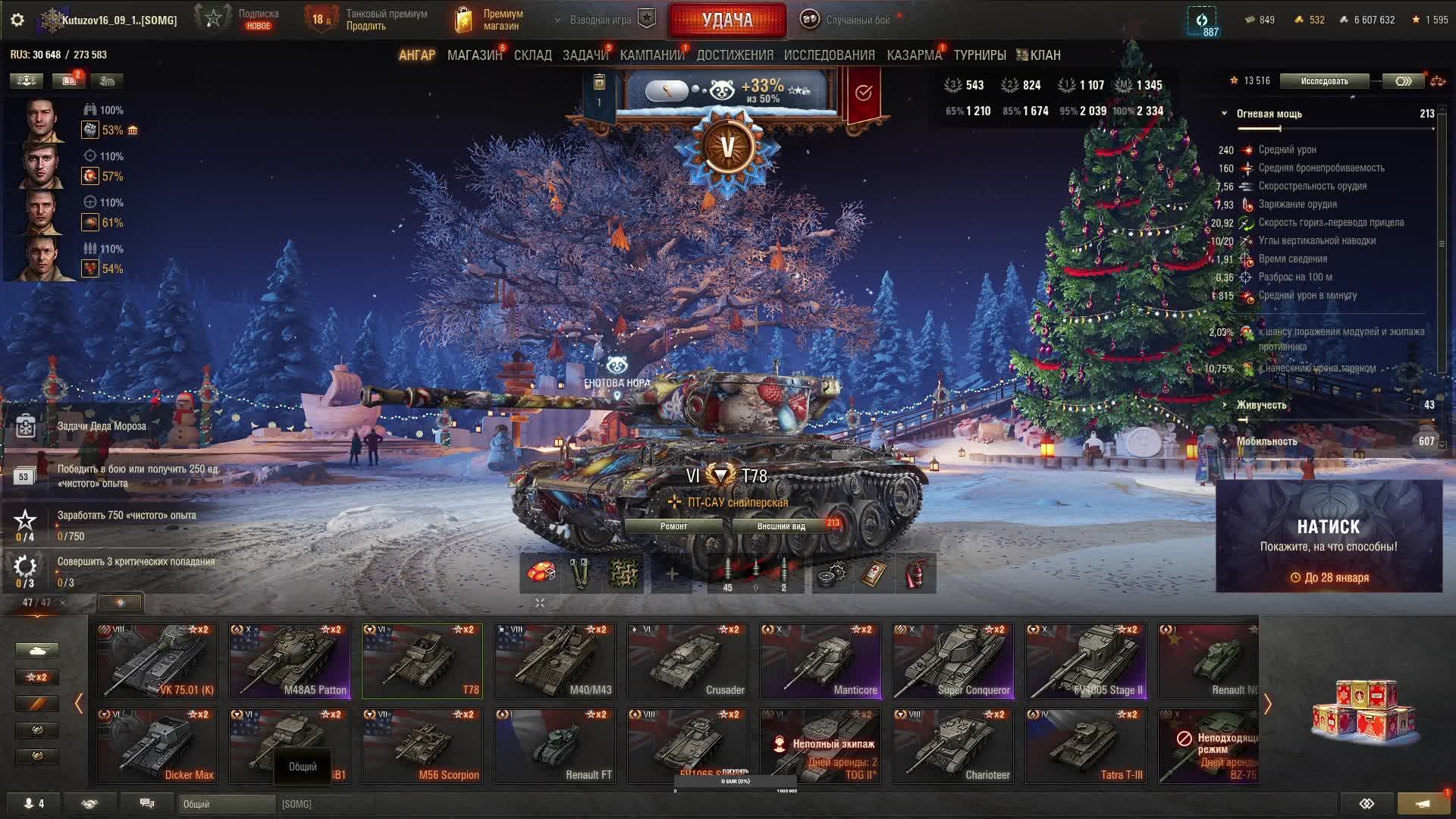Open the НАТИСК event banner
Viewport: 1456px width, 819px height.
[x=1329, y=536]
